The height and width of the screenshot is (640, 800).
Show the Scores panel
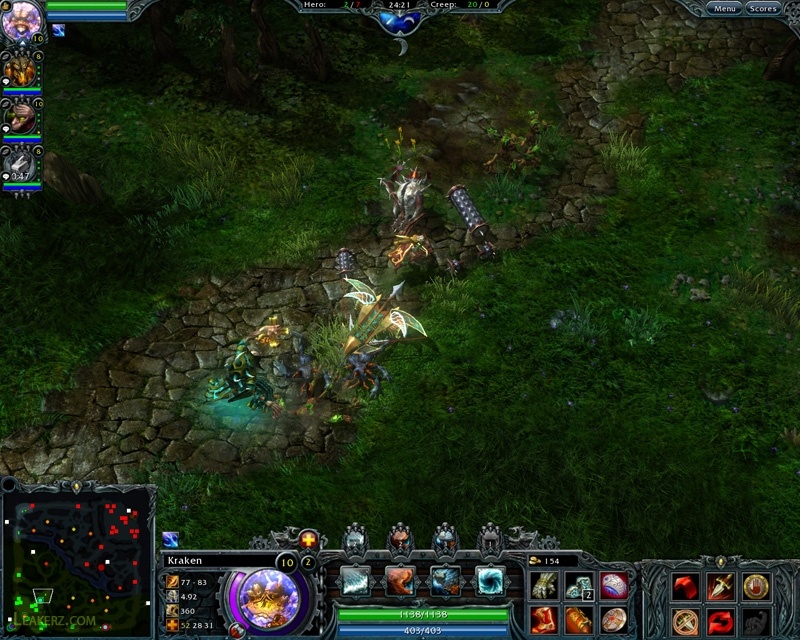tap(762, 9)
